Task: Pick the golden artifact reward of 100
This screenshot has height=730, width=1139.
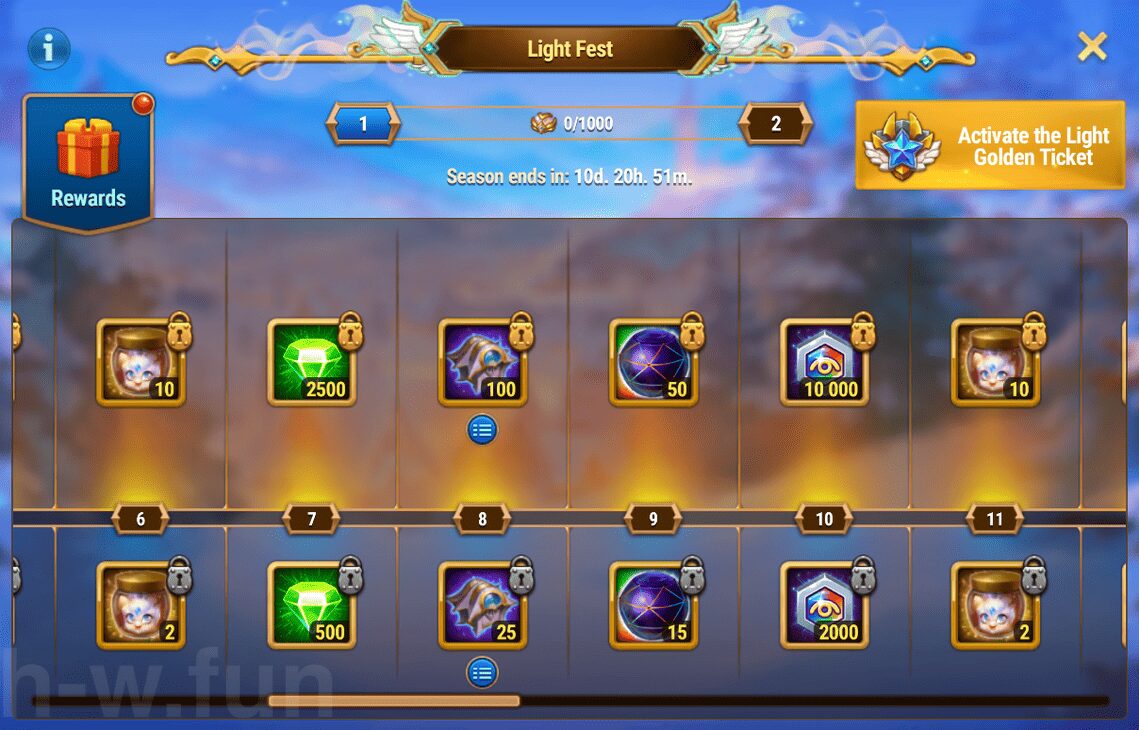Action: point(483,362)
